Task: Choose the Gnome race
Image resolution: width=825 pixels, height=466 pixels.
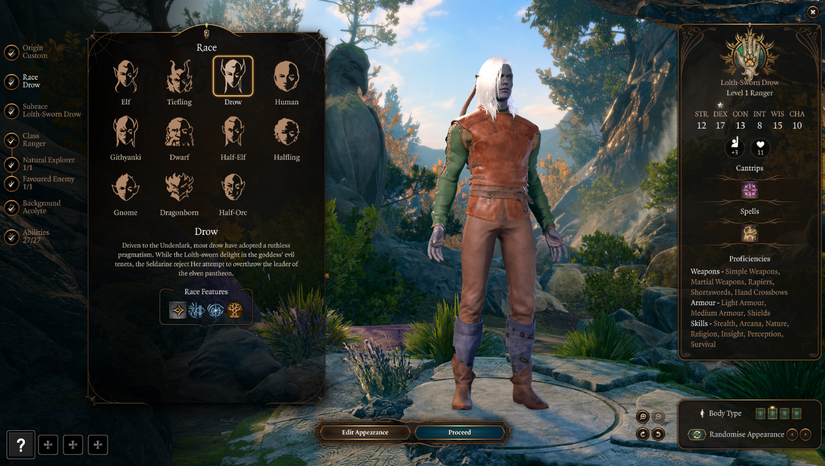Action: [x=126, y=187]
